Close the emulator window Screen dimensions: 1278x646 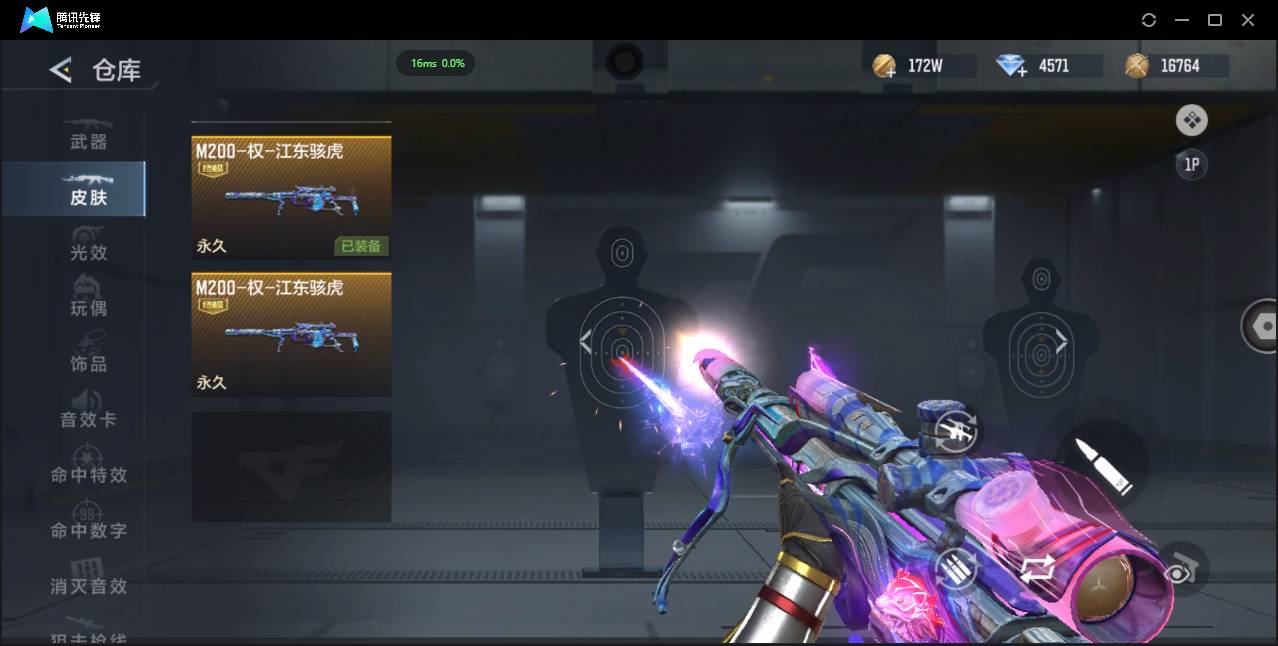pos(1248,20)
